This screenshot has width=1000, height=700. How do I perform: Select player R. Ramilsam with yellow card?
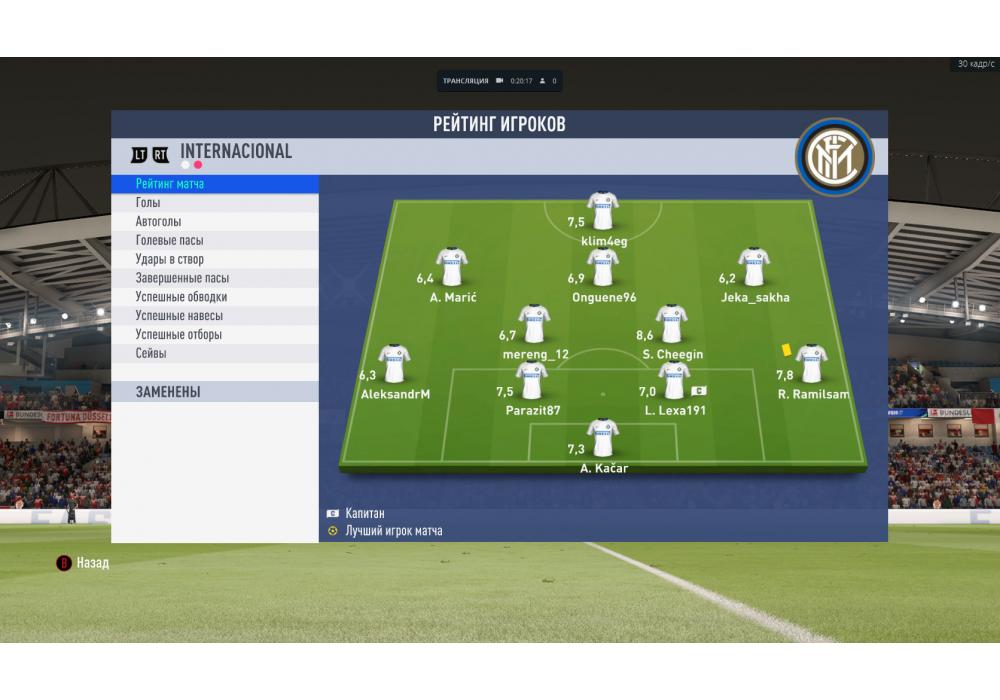pyautogui.click(x=811, y=365)
